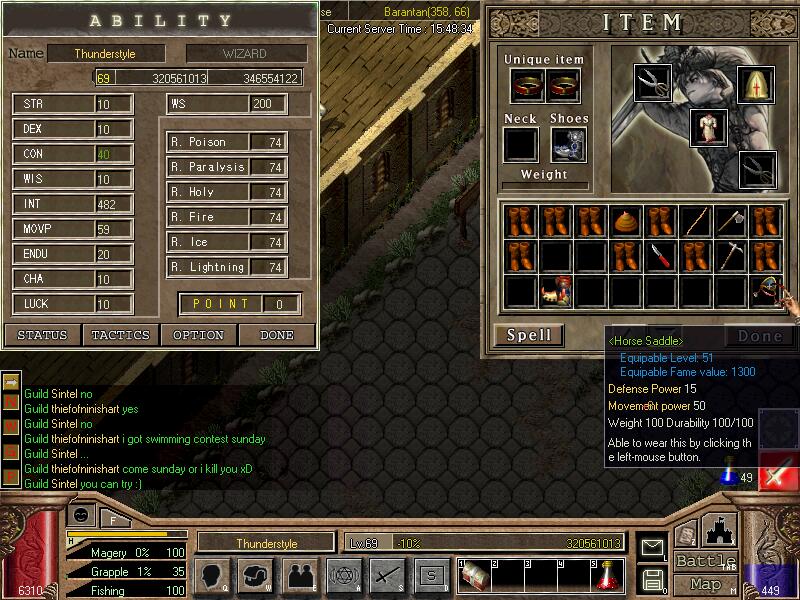Screen dimensions: 800x600
Task: Click the equipped Shoes slot item
Action: pyautogui.click(x=568, y=145)
